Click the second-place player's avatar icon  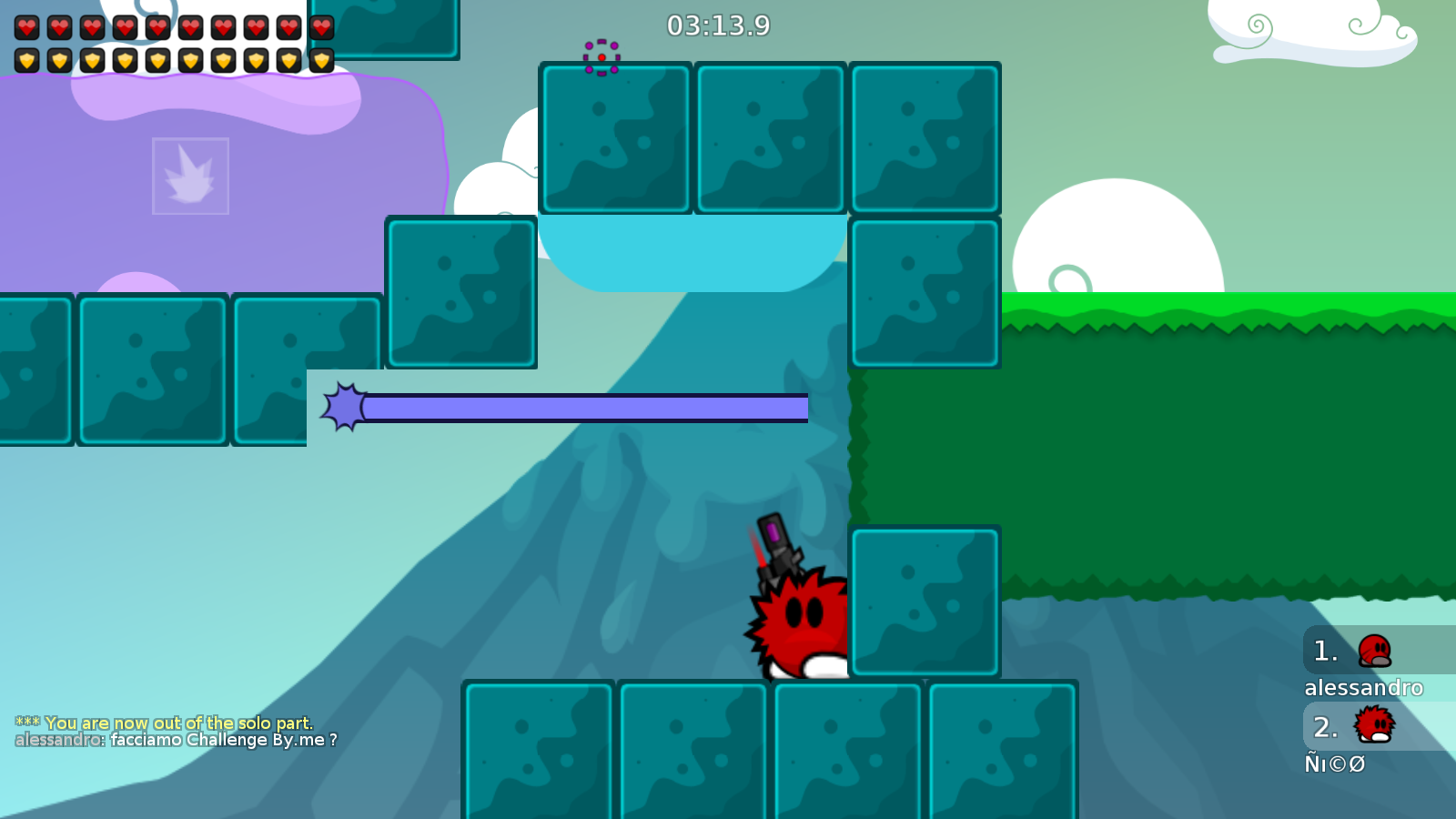tap(1374, 726)
